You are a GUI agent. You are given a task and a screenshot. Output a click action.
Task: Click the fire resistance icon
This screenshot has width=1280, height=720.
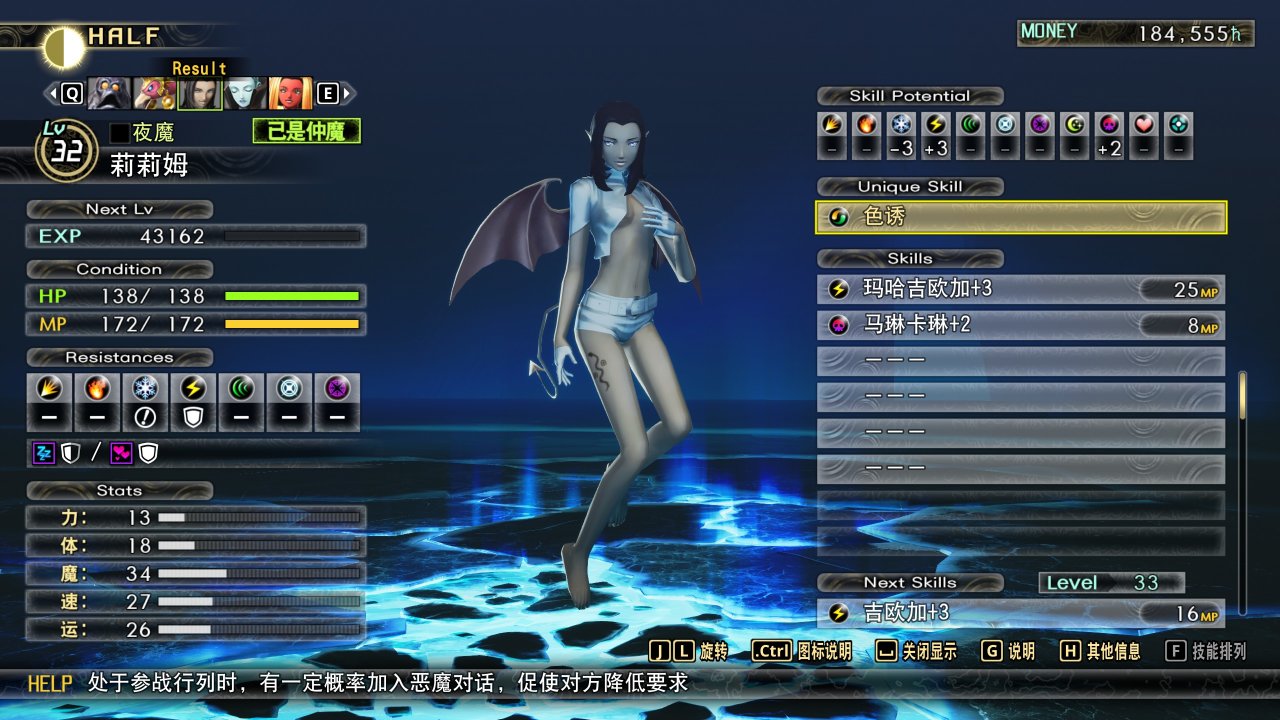pos(97,389)
